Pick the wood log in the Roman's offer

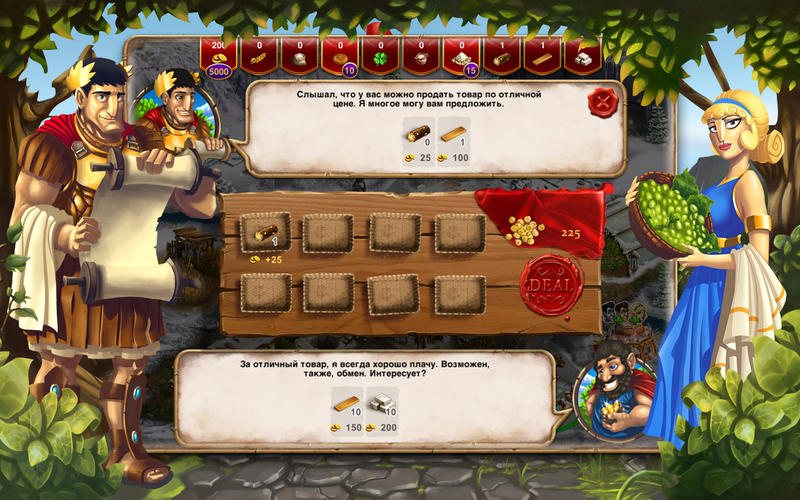[x=417, y=134]
